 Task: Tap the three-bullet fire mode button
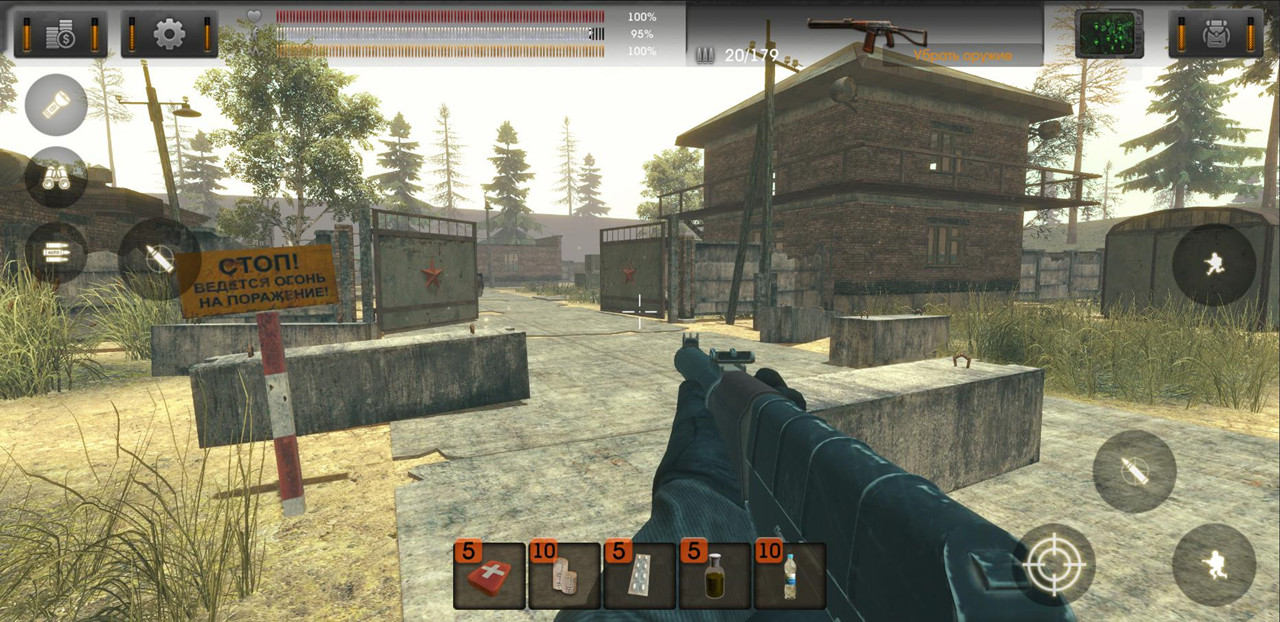[56, 252]
